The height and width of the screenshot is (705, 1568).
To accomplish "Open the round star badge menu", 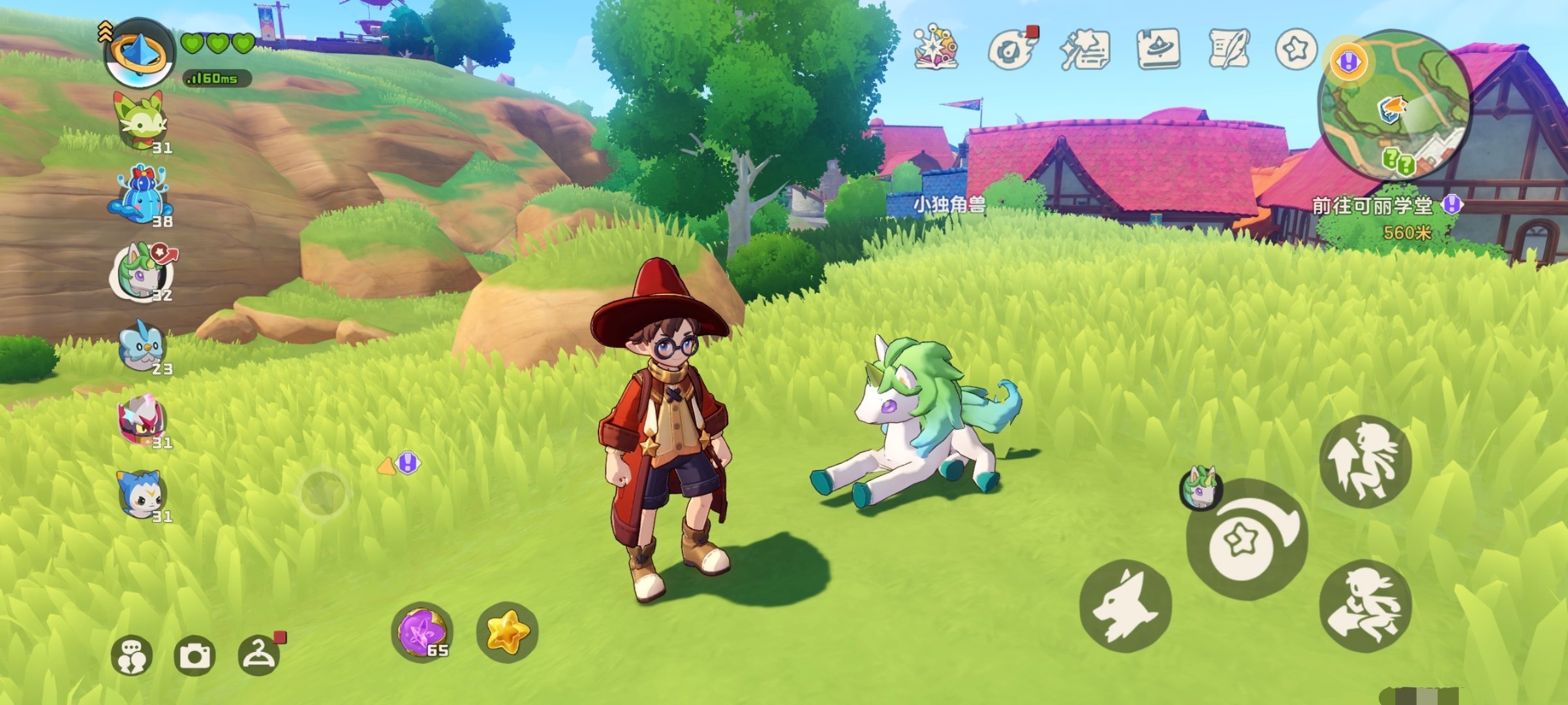I will (1296, 49).
